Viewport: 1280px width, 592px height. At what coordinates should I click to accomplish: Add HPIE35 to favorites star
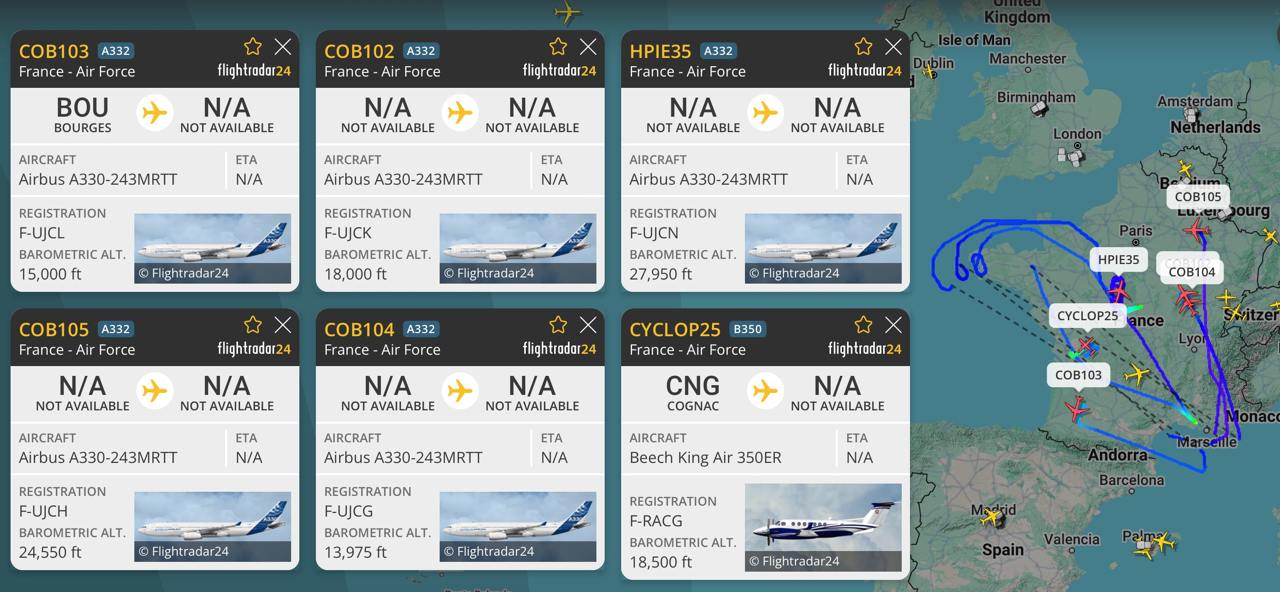click(x=863, y=47)
